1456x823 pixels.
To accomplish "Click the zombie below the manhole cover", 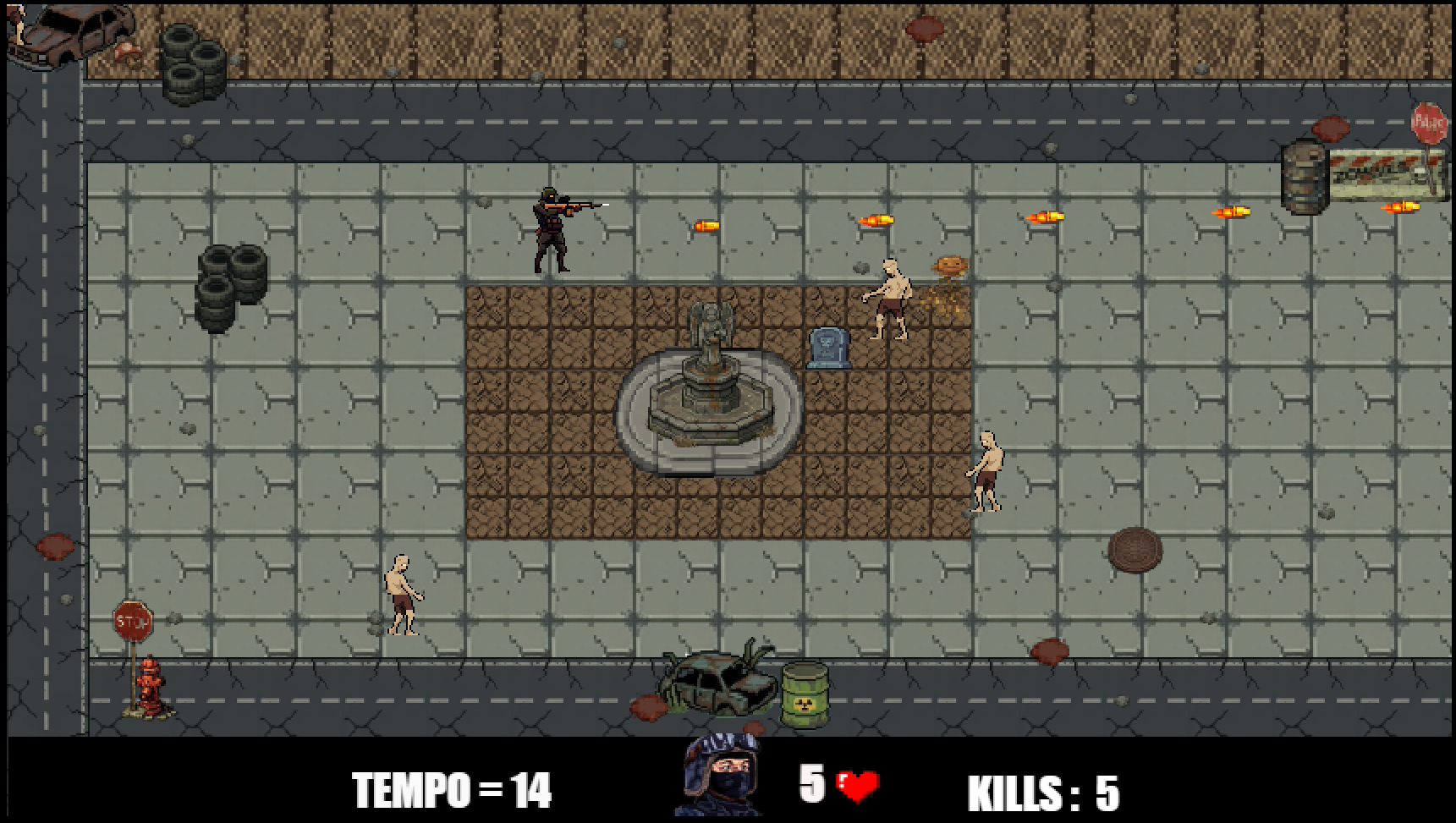I will coord(986,474).
